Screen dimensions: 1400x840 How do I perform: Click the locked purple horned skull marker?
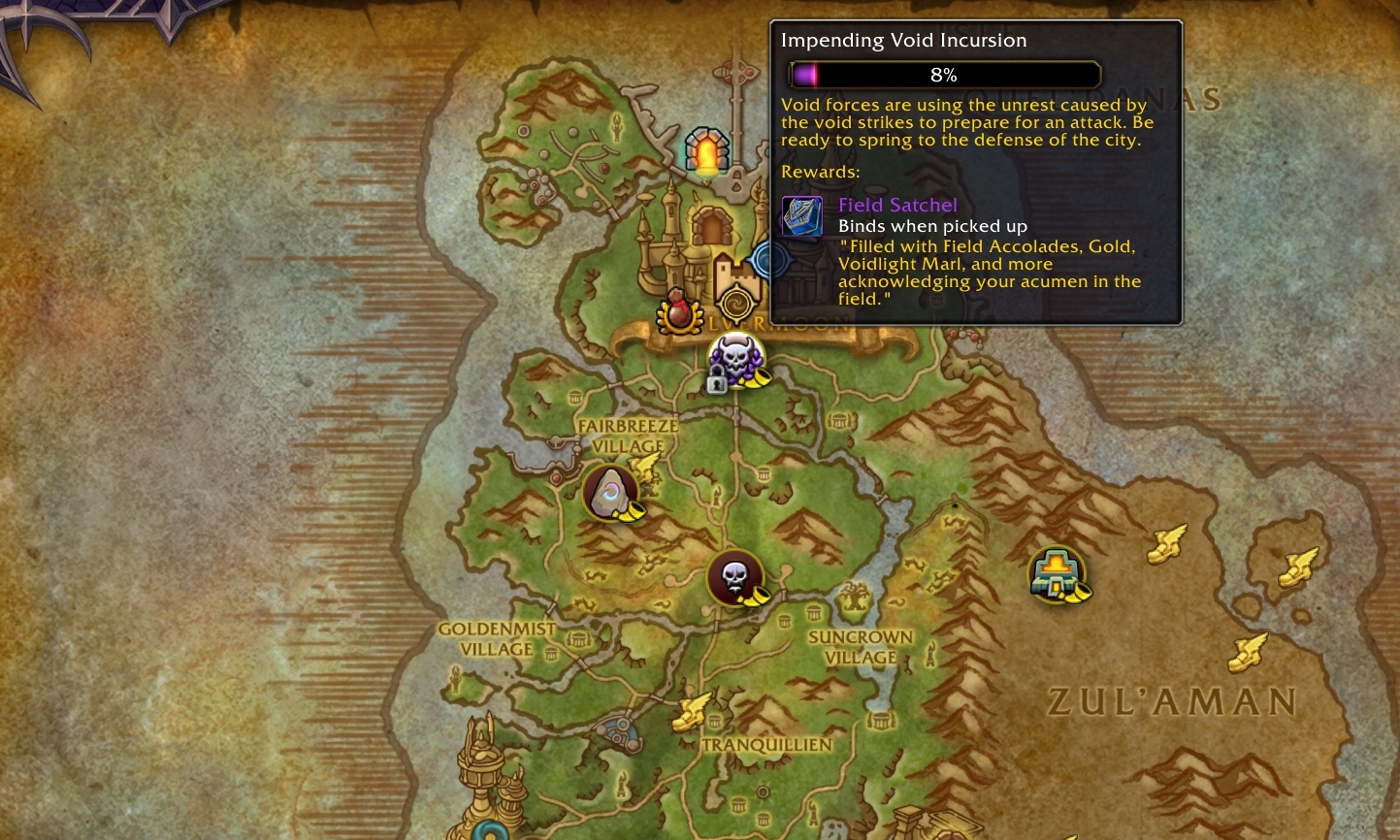(x=734, y=361)
